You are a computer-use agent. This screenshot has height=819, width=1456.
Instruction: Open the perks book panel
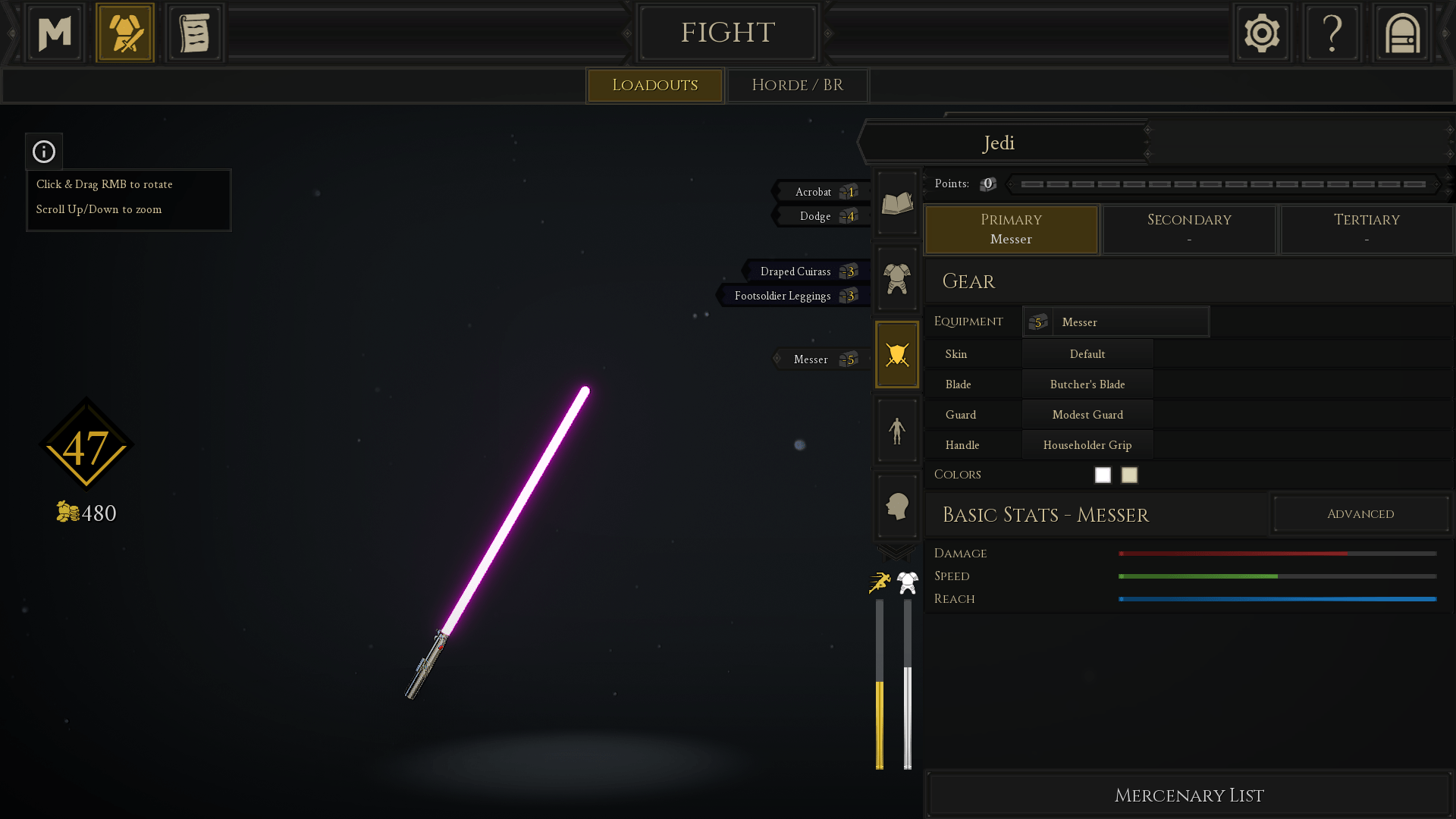tap(896, 202)
